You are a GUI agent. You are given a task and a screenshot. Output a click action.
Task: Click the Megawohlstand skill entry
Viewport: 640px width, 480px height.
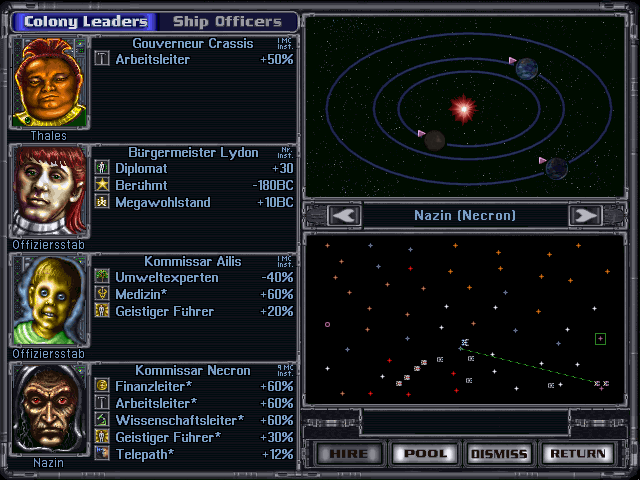163,202
